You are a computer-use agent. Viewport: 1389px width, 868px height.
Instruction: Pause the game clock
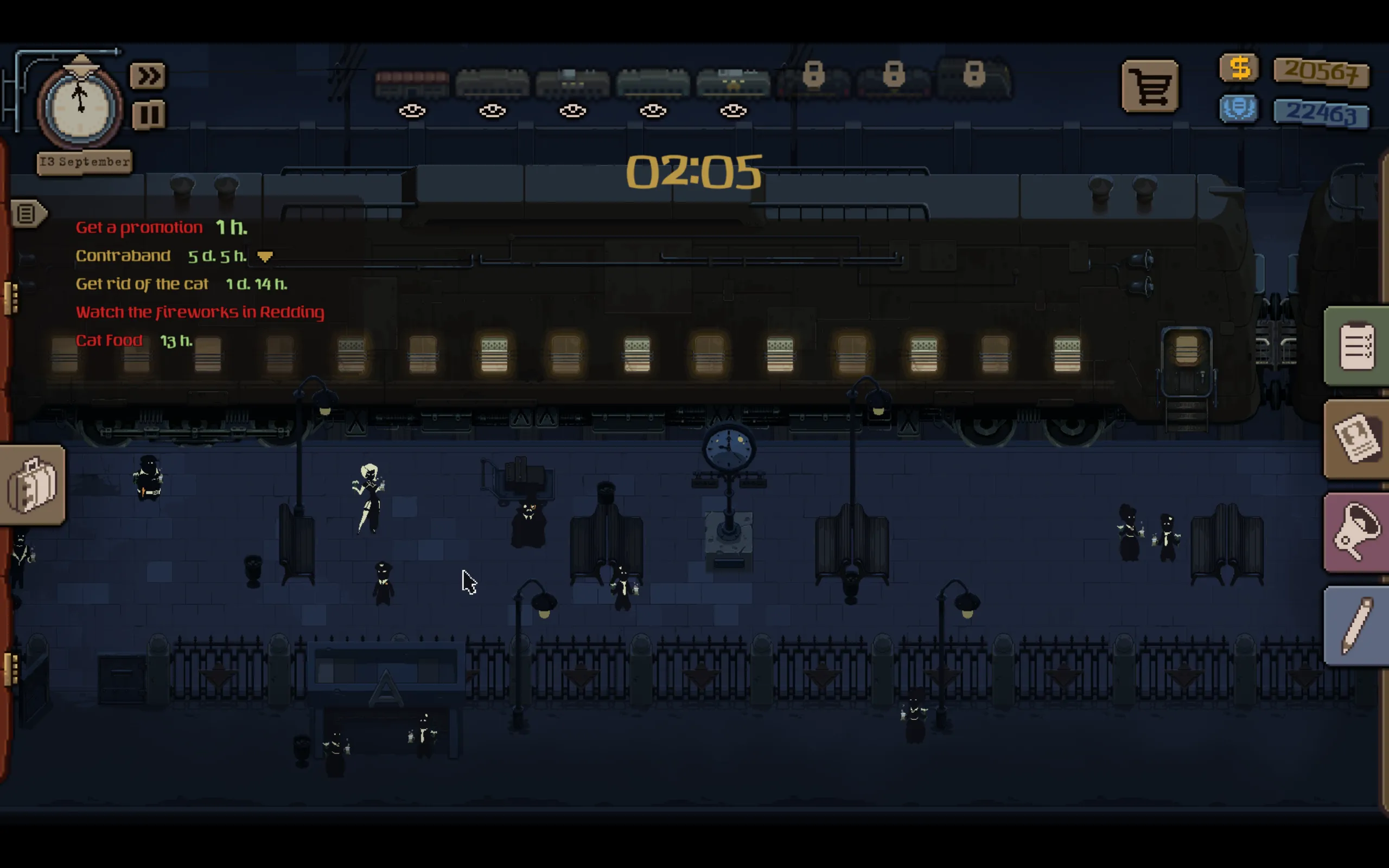(x=149, y=115)
